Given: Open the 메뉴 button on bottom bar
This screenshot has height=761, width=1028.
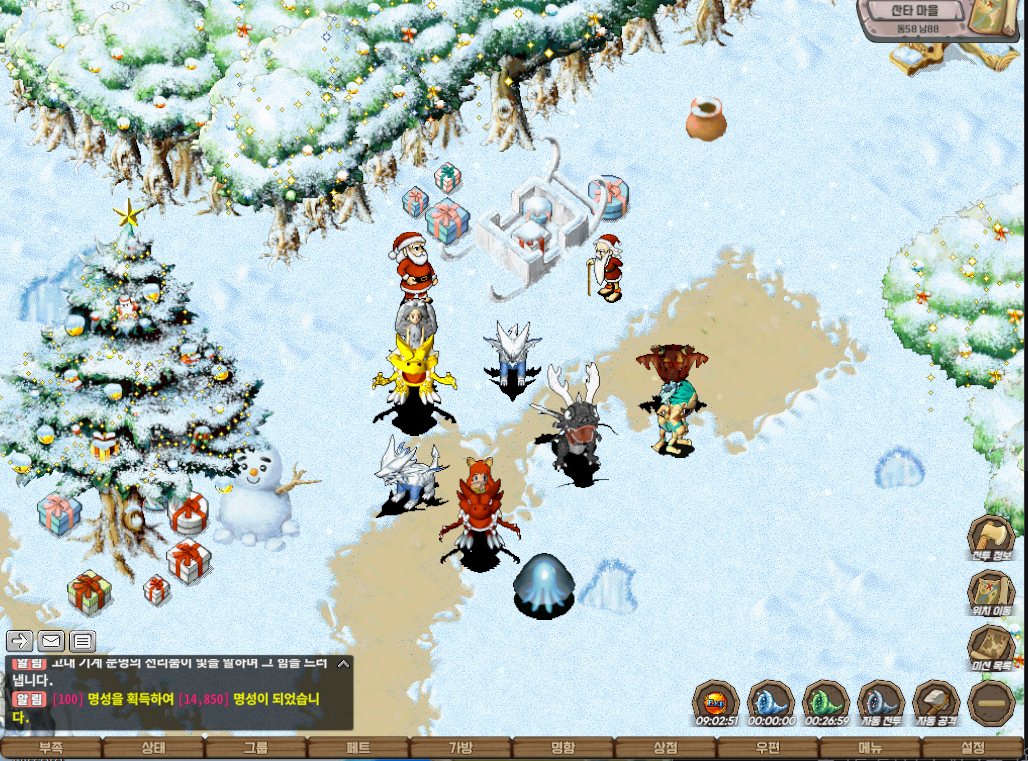Looking at the screenshot, I should click(x=870, y=748).
